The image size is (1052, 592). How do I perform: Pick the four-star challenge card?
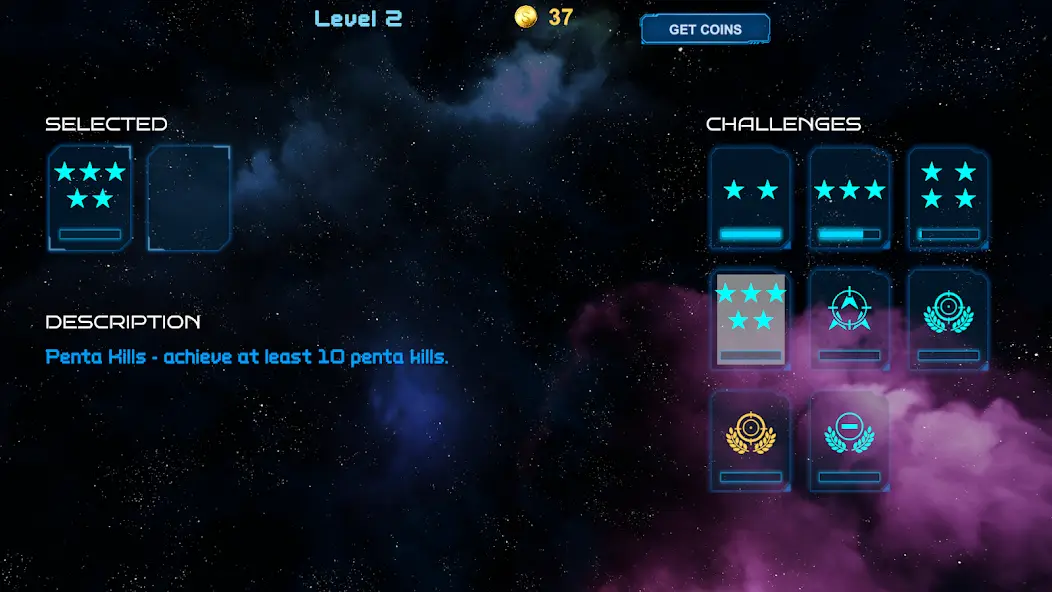click(948, 198)
